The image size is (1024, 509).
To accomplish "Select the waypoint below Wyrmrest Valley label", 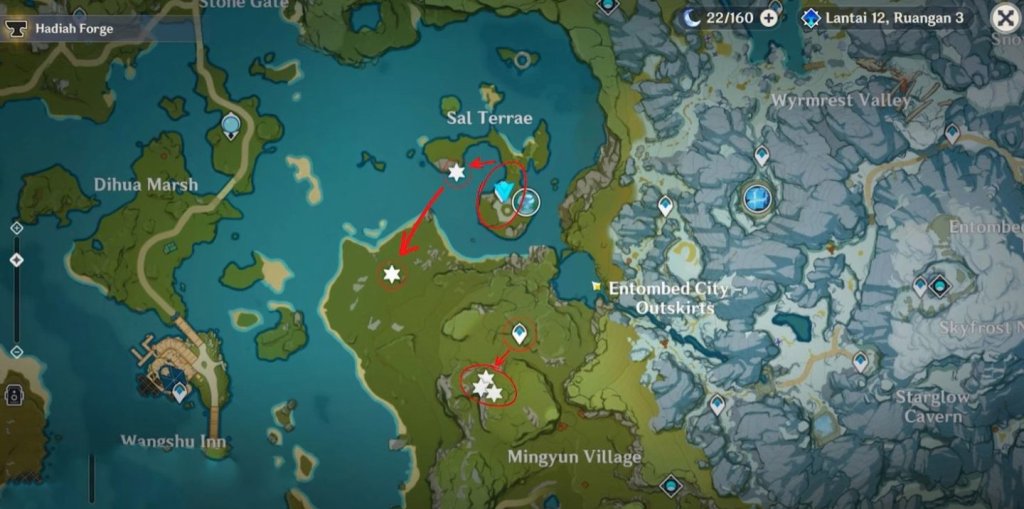I will coord(761,155).
